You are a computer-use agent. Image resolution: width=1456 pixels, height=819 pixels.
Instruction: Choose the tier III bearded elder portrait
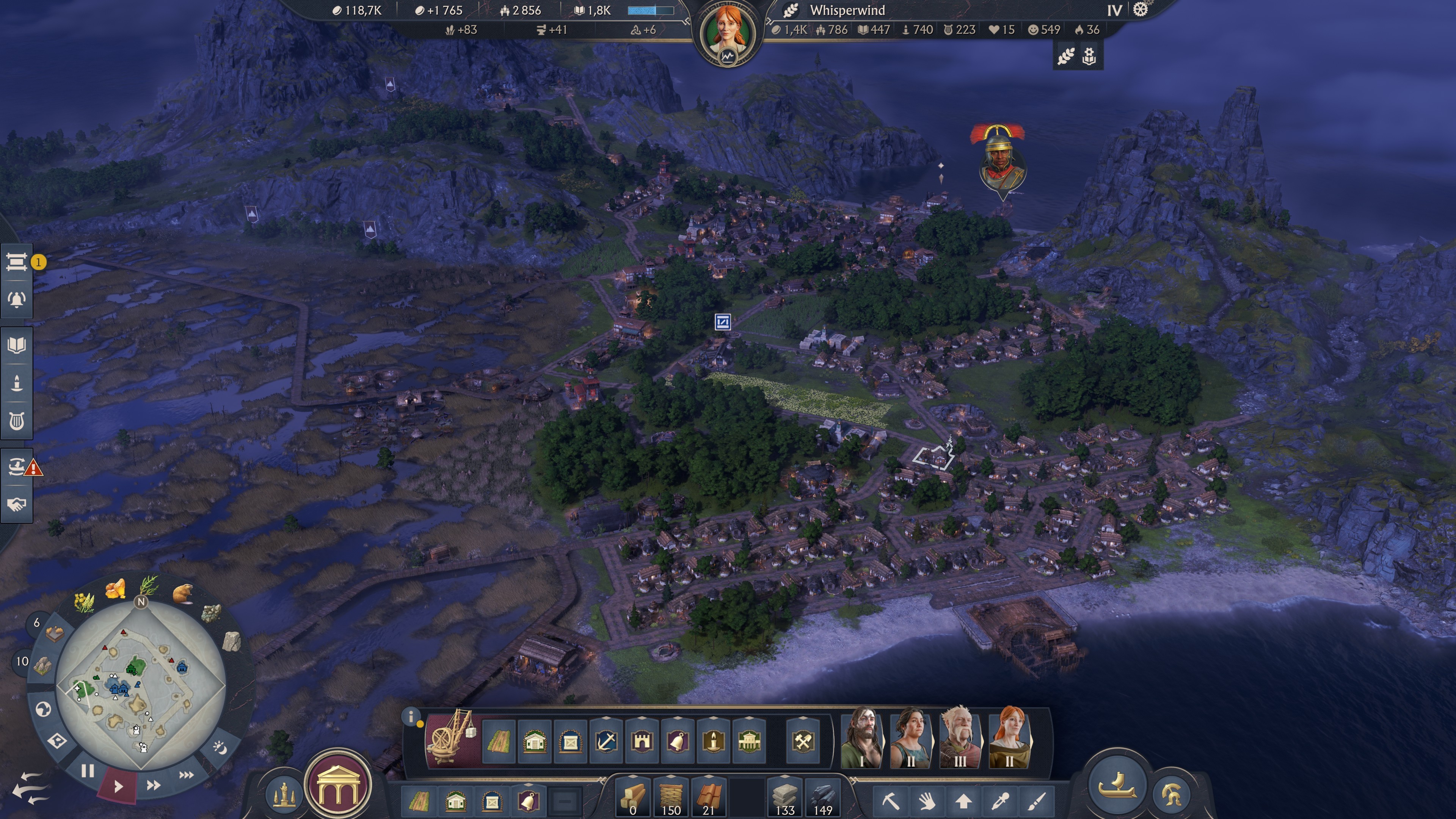(x=960, y=738)
